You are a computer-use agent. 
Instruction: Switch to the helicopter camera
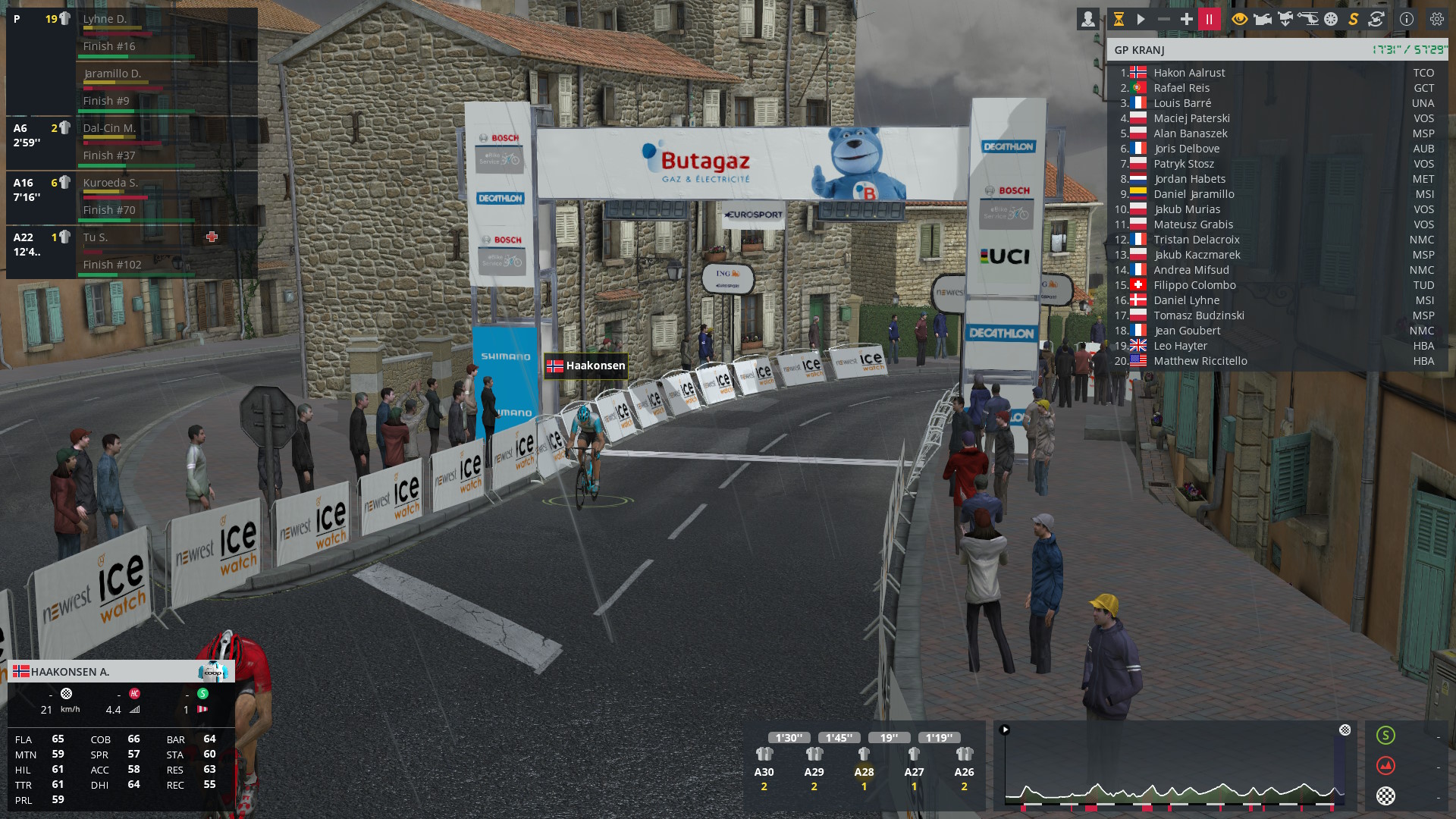[1308, 20]
